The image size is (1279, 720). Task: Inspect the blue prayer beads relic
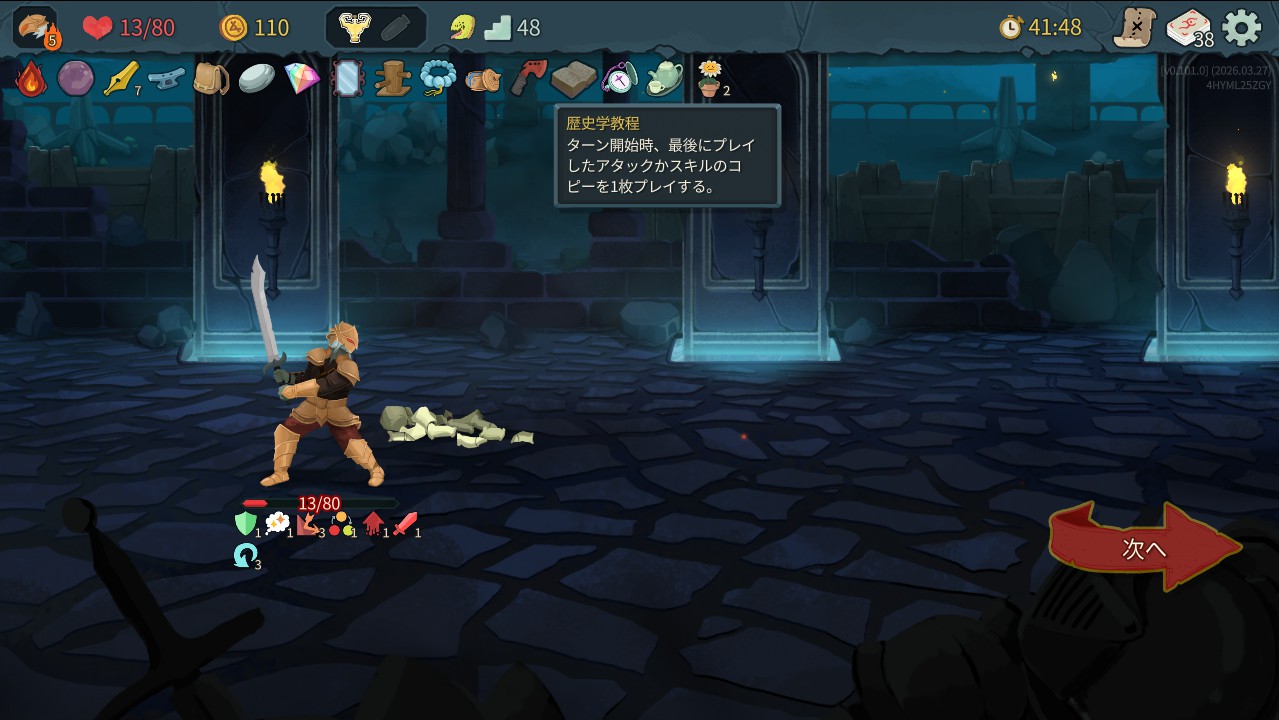point(438,78)
